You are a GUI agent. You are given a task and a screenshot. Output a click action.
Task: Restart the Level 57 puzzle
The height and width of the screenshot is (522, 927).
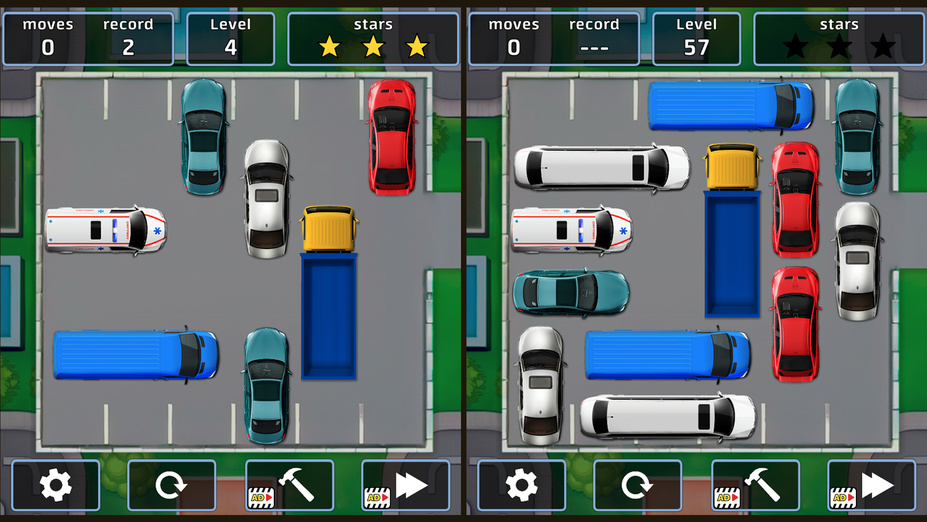click(638, 486)
